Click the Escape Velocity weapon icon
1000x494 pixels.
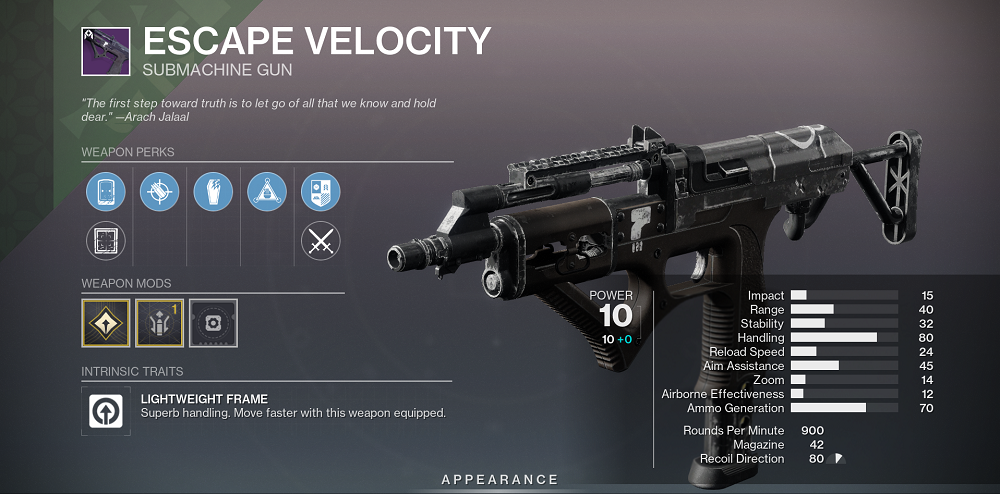click(105, 50)
